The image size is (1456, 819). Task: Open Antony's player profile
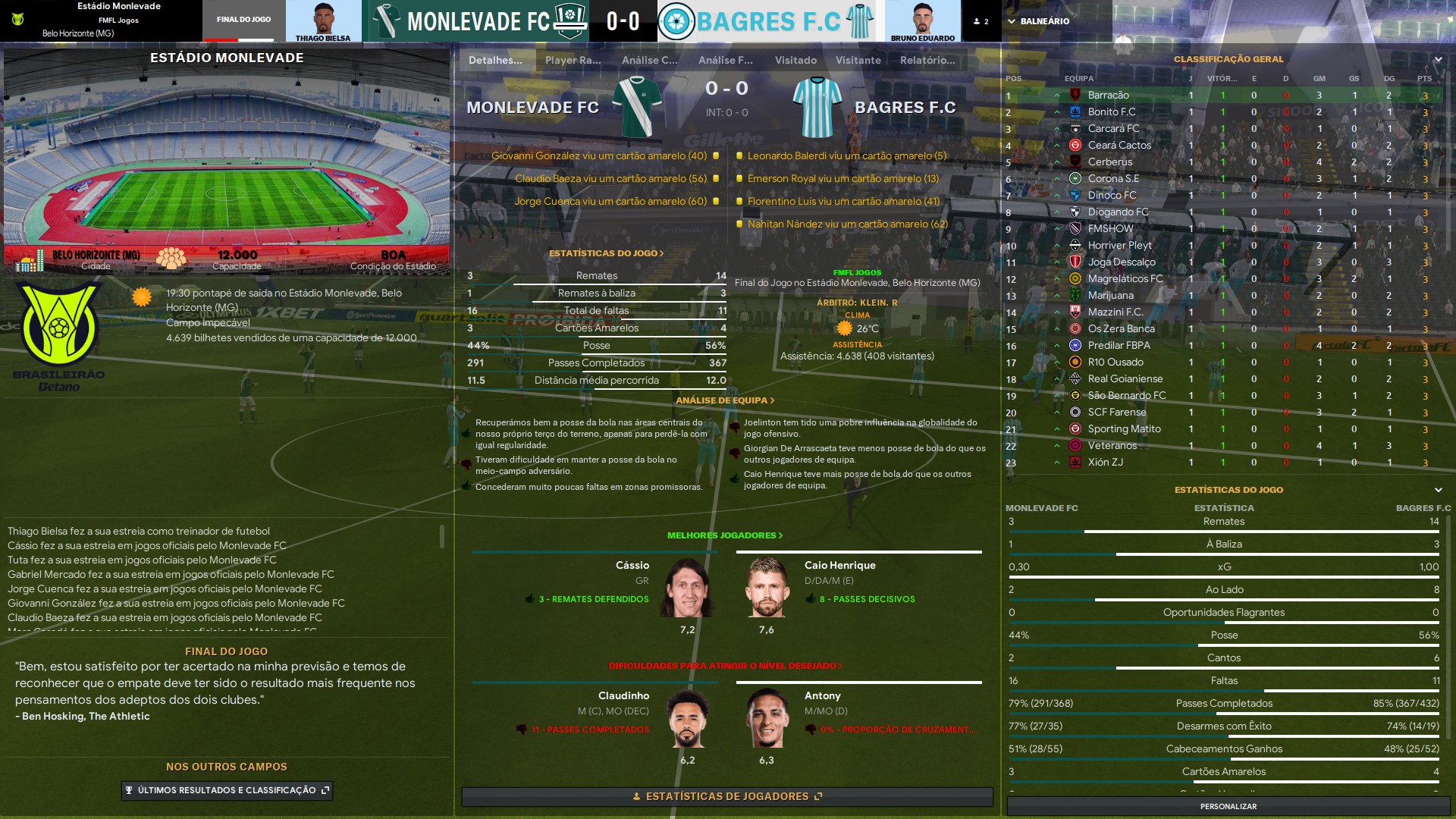tap(822, 695)
